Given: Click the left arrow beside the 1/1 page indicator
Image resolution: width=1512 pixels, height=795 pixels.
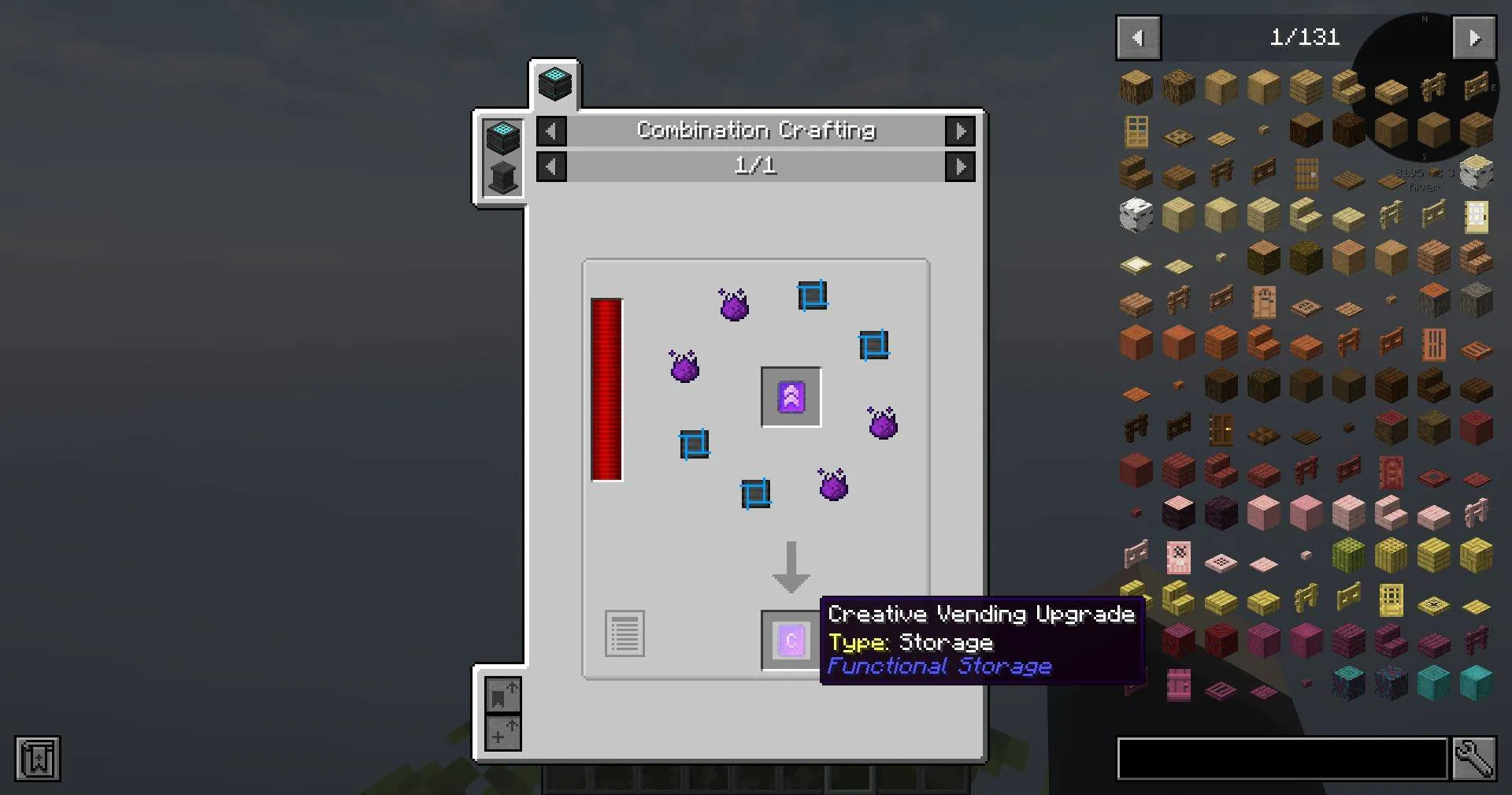Looking at the screenshot, I should click(550, 166).
